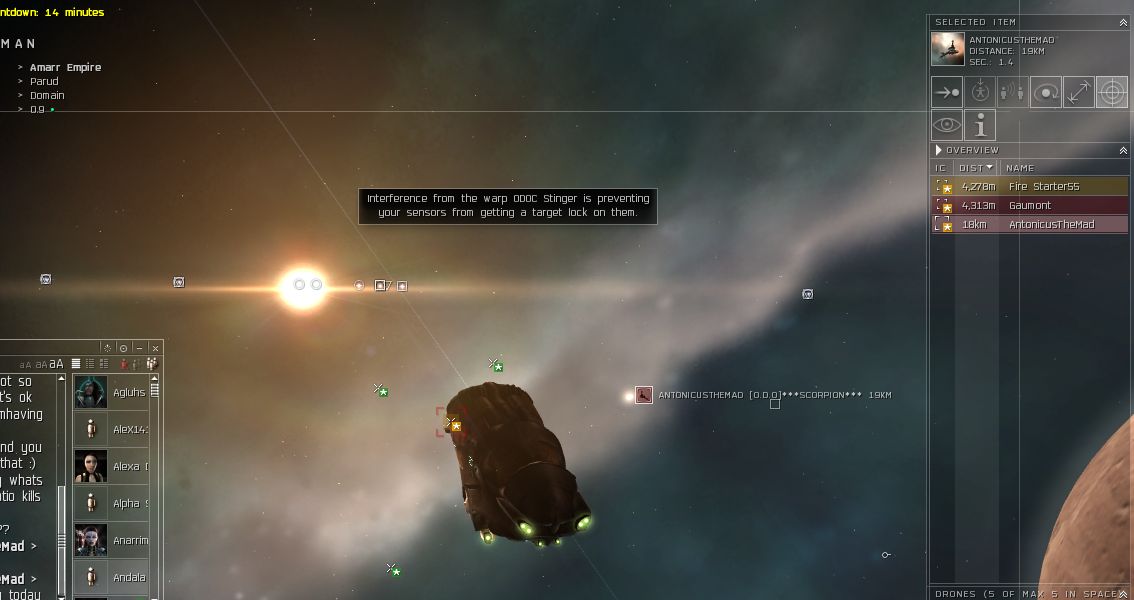Select Gaumont in the overview list

point(1030,205)
